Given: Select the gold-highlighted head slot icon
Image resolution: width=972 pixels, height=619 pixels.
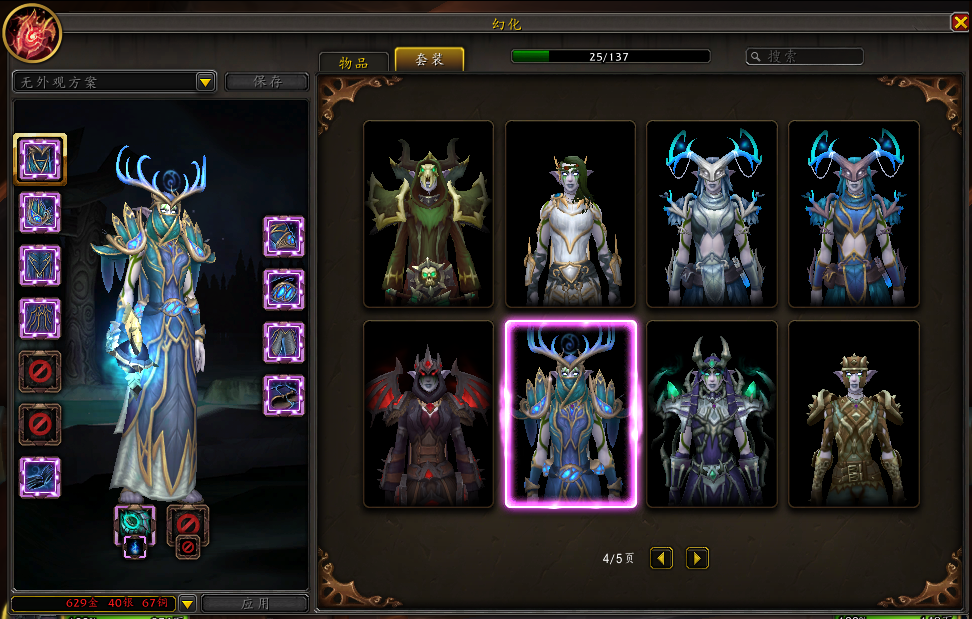Looking at the screenshot, I should [x=40, y=158].
